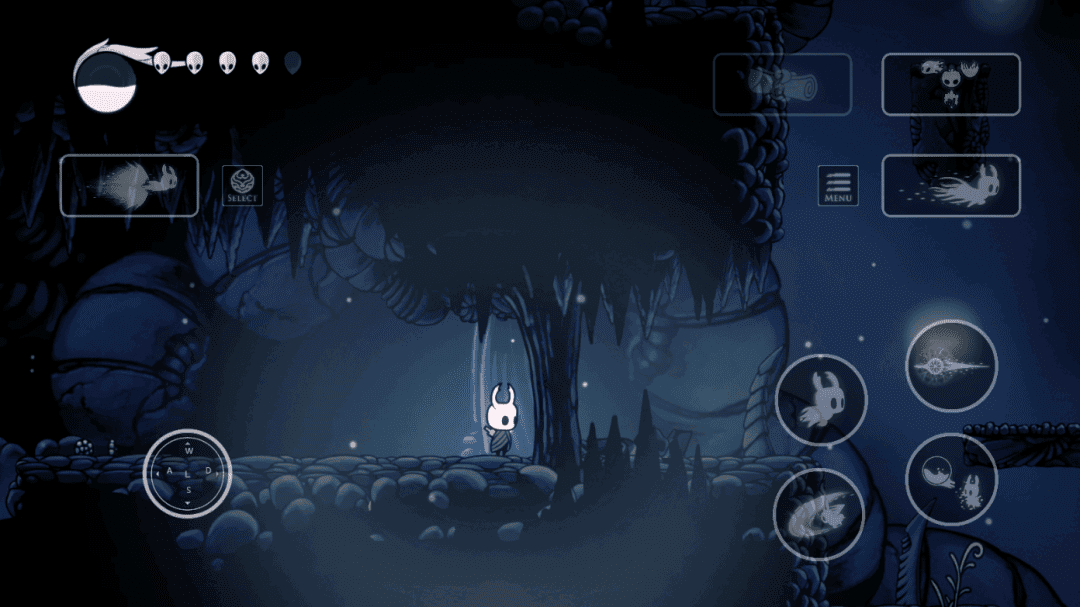
Task: Swing the nail with the attack button
Action: tap(951, 366)
